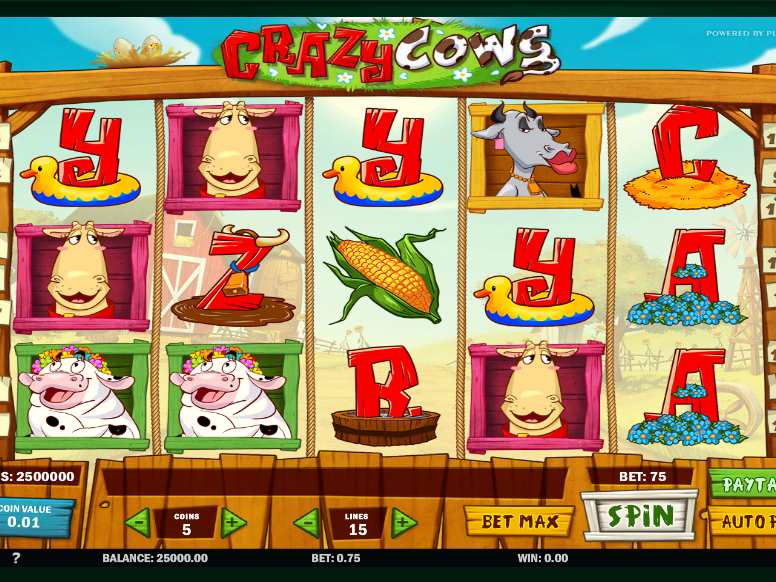Open help via the question mark
776x582 pixels.
click(x=16, y=558)
